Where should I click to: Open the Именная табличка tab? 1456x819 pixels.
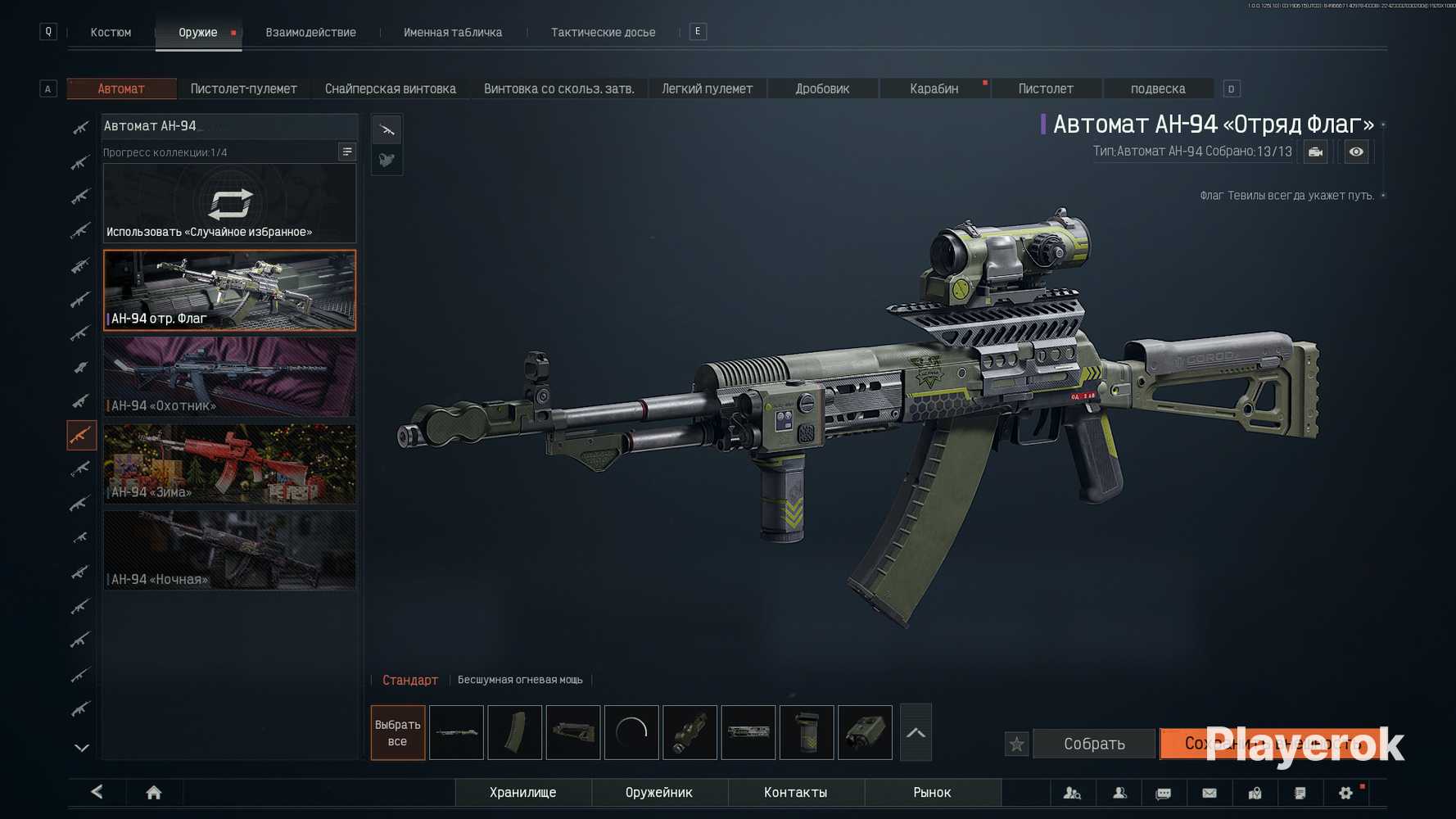[x=453, y=33]
